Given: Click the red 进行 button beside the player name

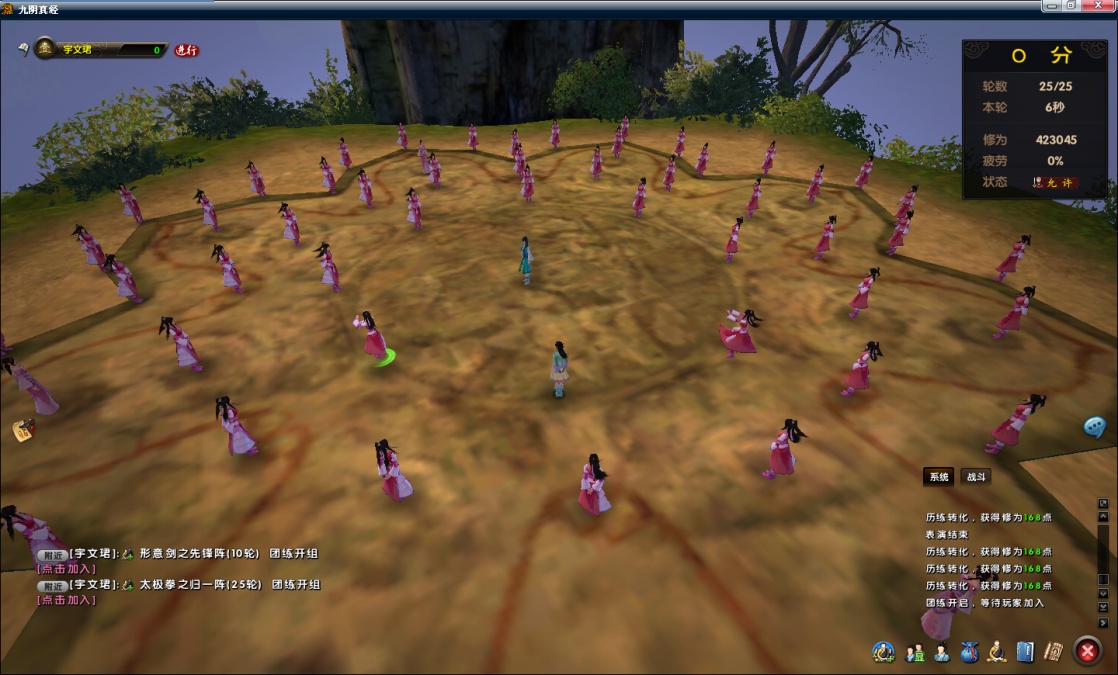Looking at the screenshot, I should (187, 50).
